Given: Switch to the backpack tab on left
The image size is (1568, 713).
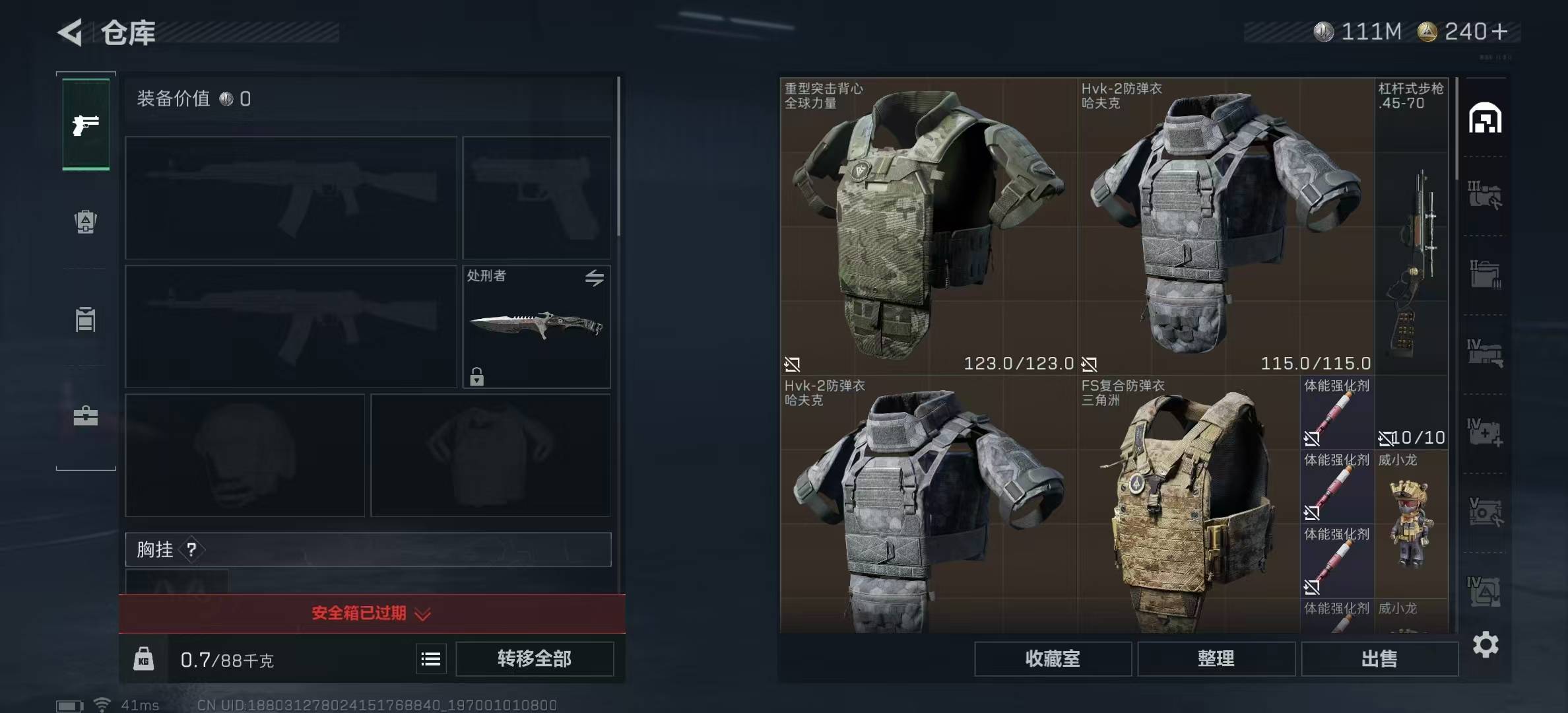Looking at the screenshot, I should pos(86,222).
